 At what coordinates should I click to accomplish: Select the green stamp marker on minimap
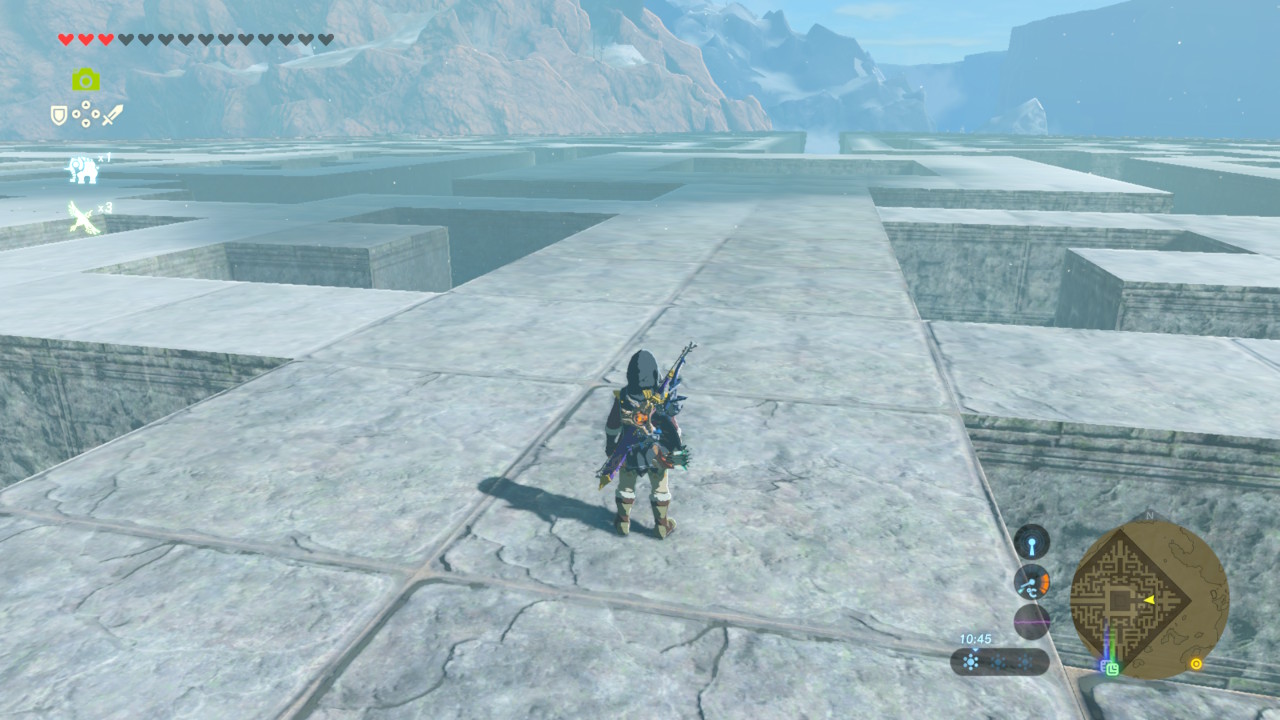[x=1112, y=670]
